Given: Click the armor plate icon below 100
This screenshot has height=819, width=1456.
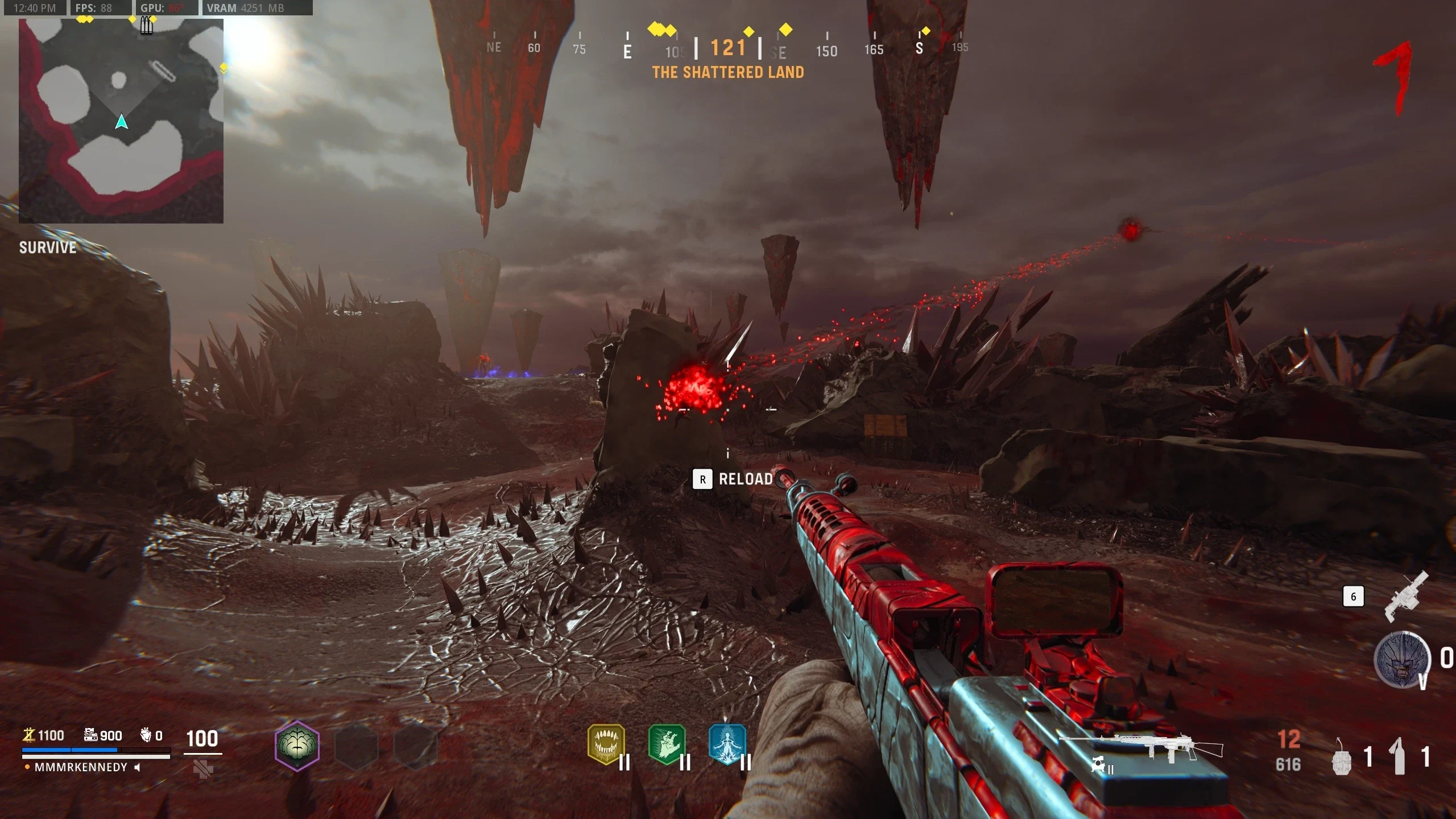Looking at the screenshot, I should pos(203,770).
